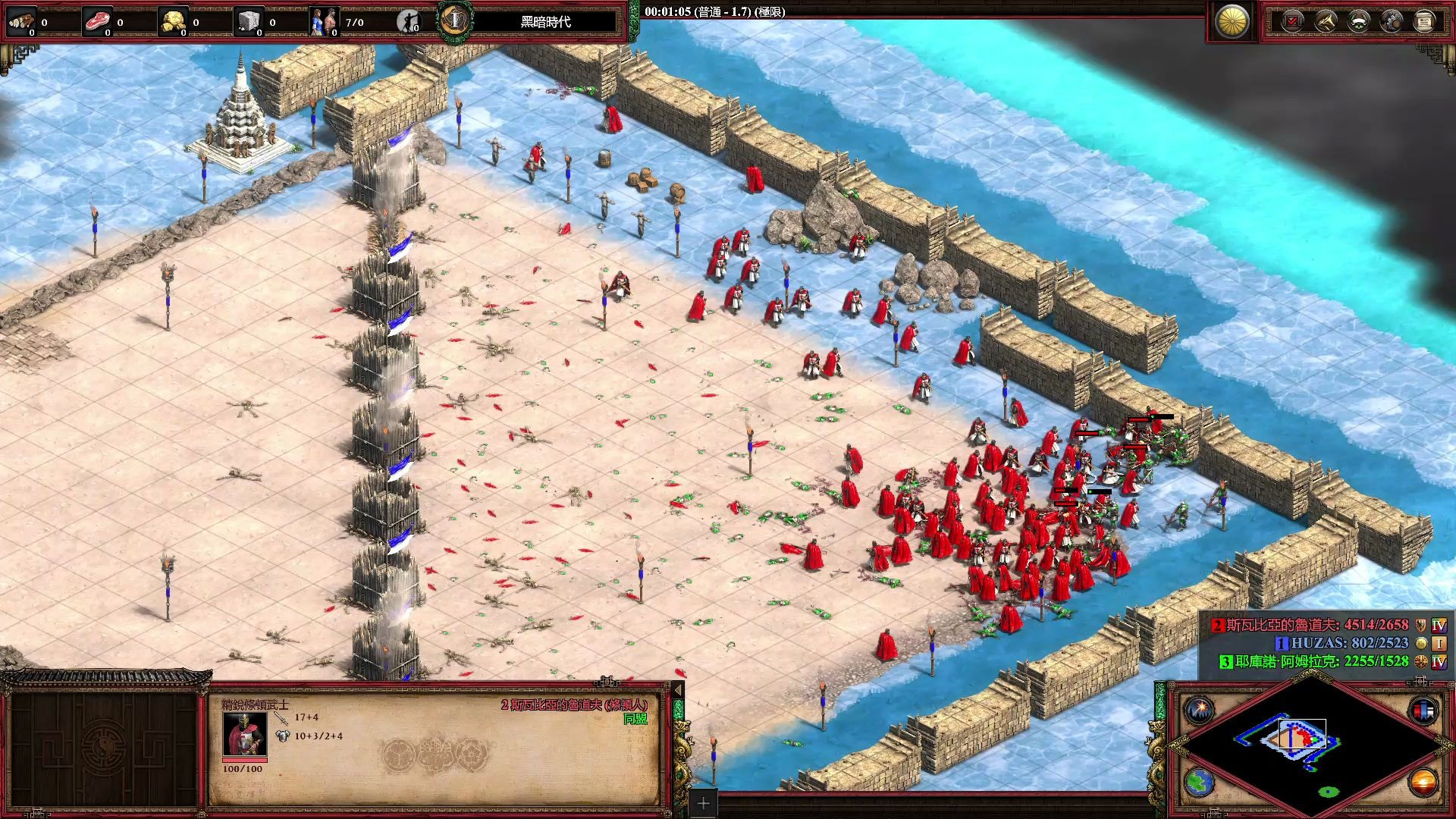Click the wood resource icon
The height and width of the screenshot is (819, 1456).
click(21, 21)
